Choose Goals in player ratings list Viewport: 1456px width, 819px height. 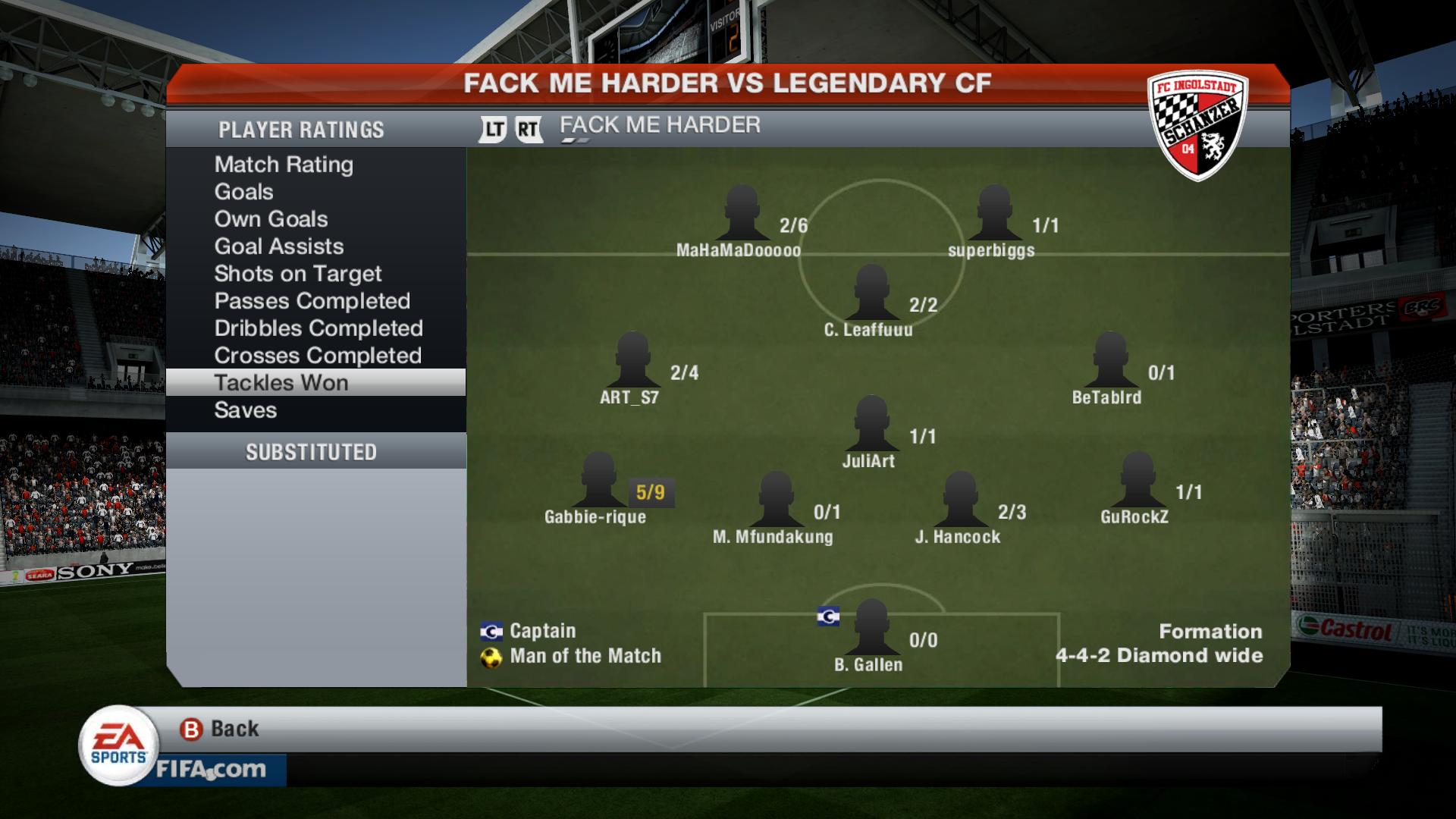(243, 192)
